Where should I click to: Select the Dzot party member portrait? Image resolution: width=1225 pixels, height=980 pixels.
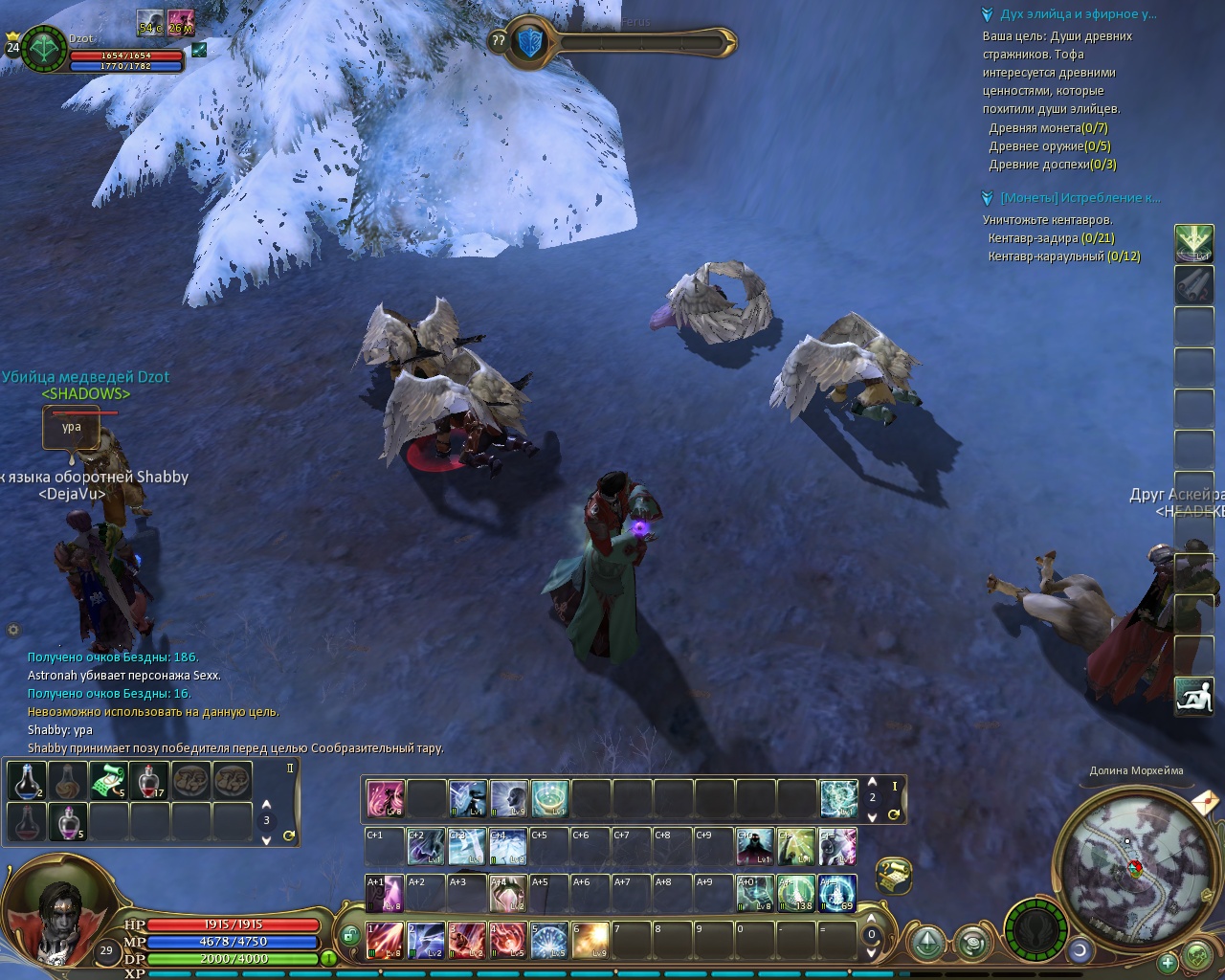point(43,48)
